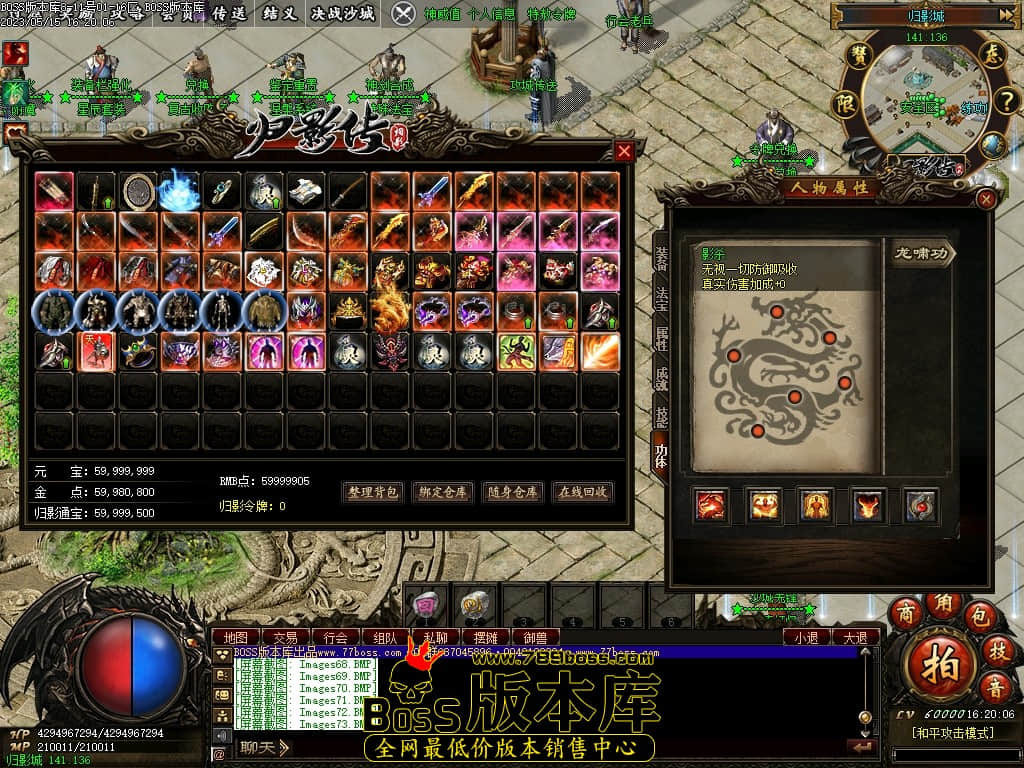Close the inventory bag window
Viewport: 1024px width, 768px height.
click(x=624, y=151)
